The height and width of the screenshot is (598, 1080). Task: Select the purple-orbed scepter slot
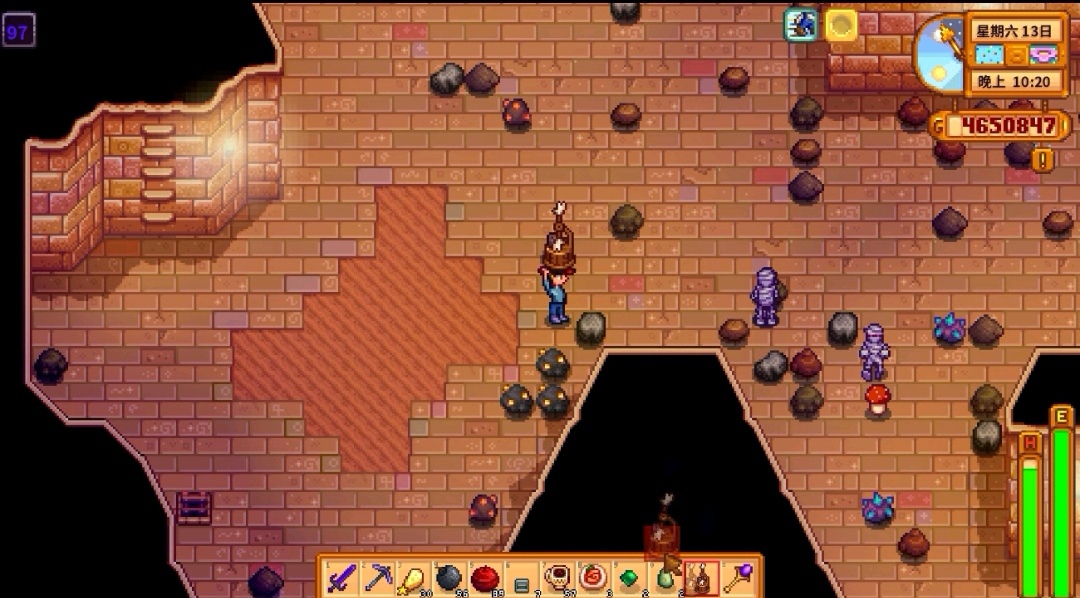(x=736, y=577)
